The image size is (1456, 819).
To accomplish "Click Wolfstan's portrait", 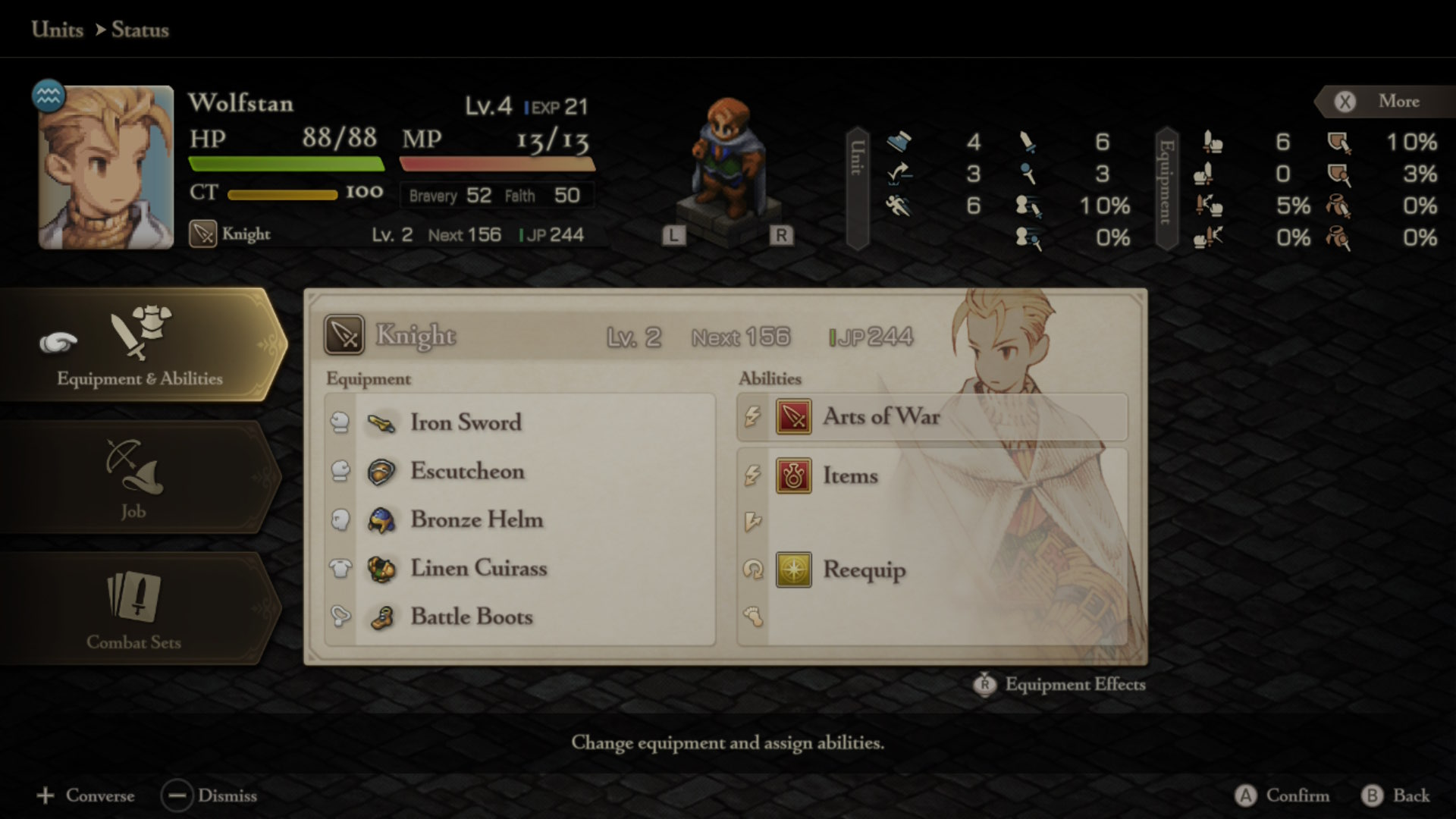I will tap(106, 168).
